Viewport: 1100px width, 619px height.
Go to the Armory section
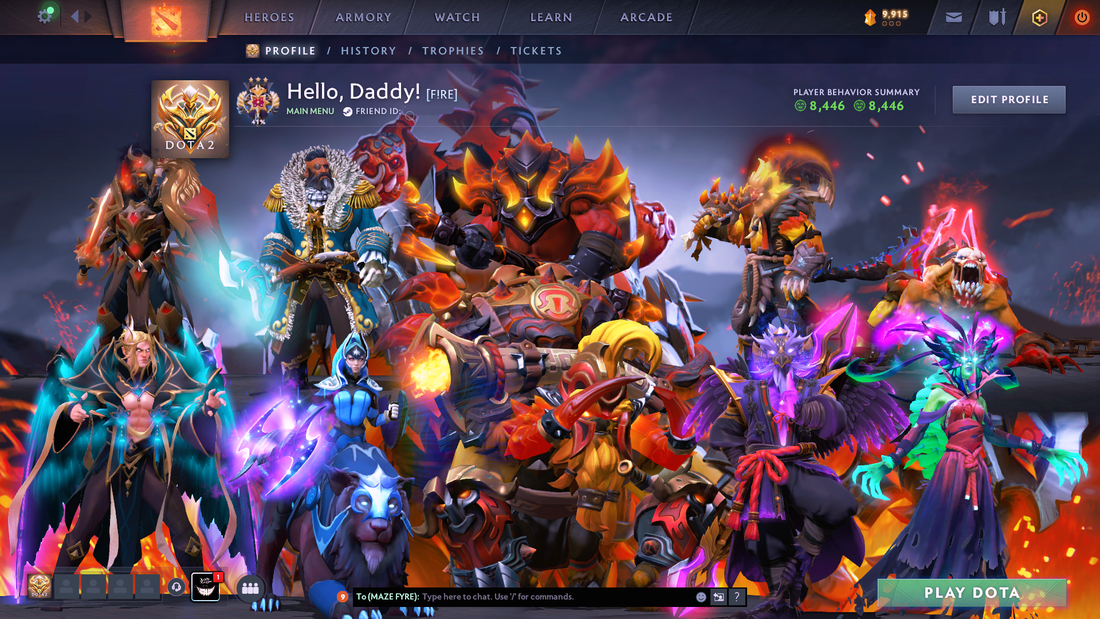pos(363,17)
